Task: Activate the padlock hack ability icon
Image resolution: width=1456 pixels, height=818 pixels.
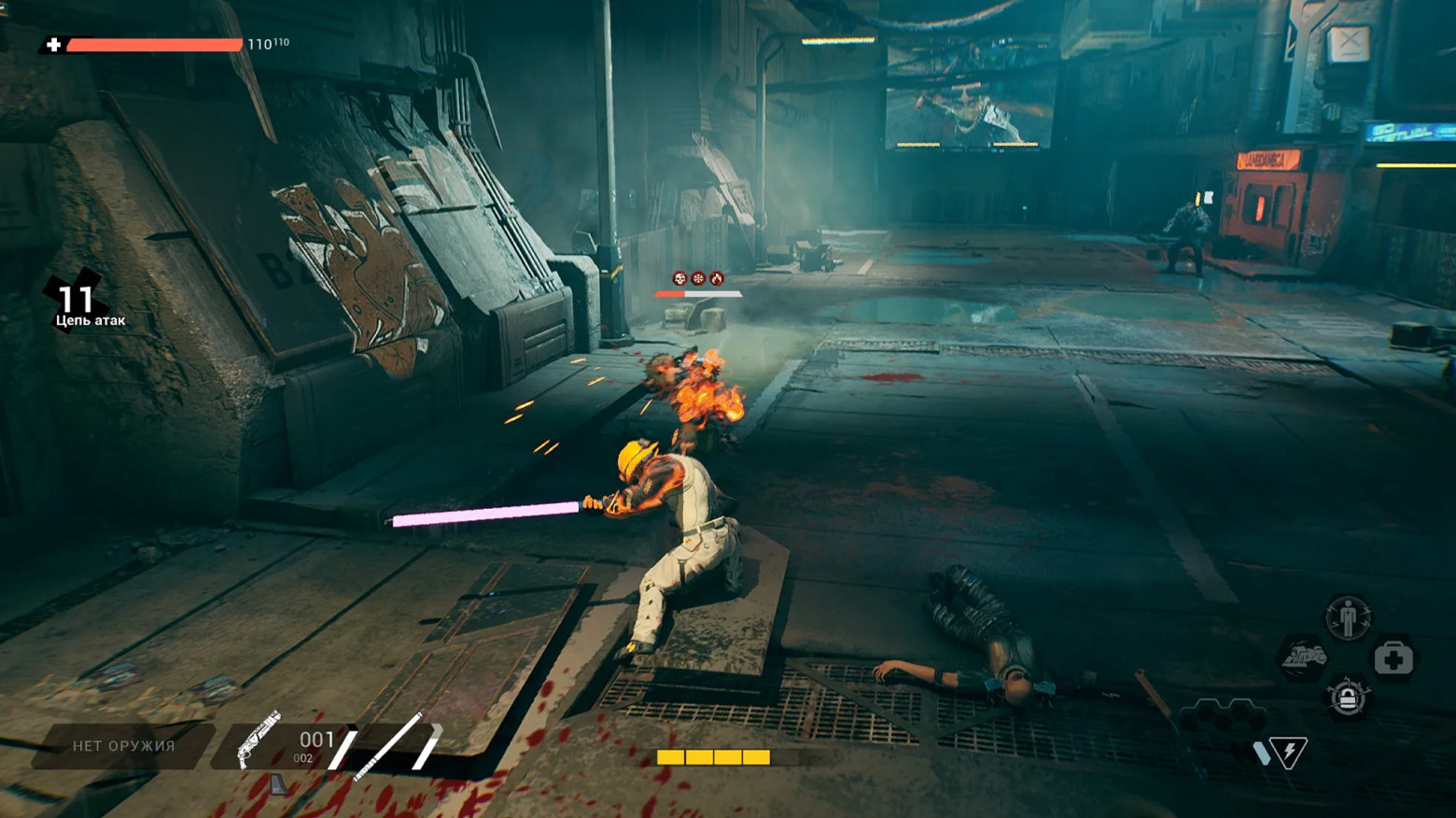Action: 1348,698
